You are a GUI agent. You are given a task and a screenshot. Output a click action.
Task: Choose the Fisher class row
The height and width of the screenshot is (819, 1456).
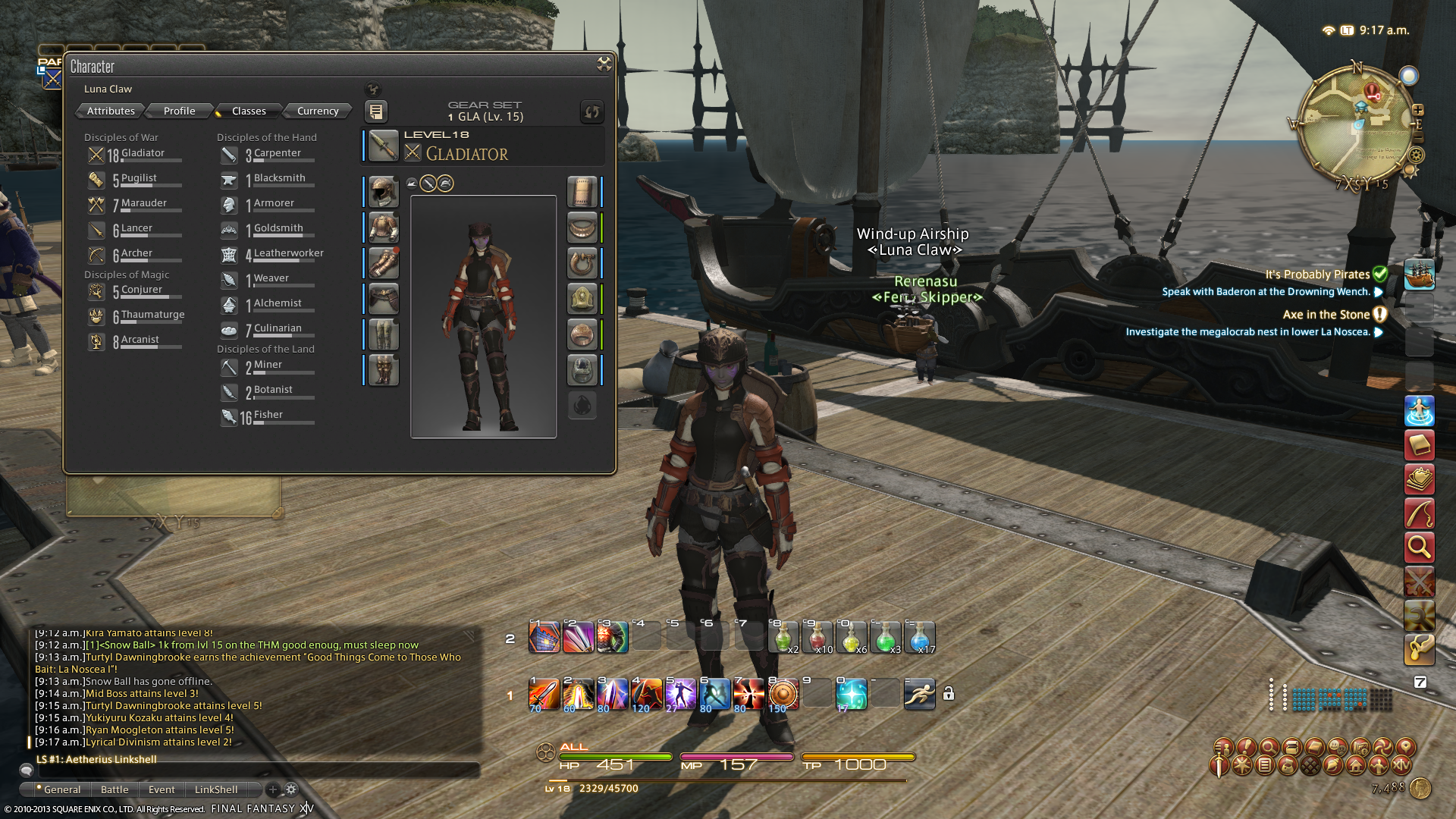tap(267, 416)
